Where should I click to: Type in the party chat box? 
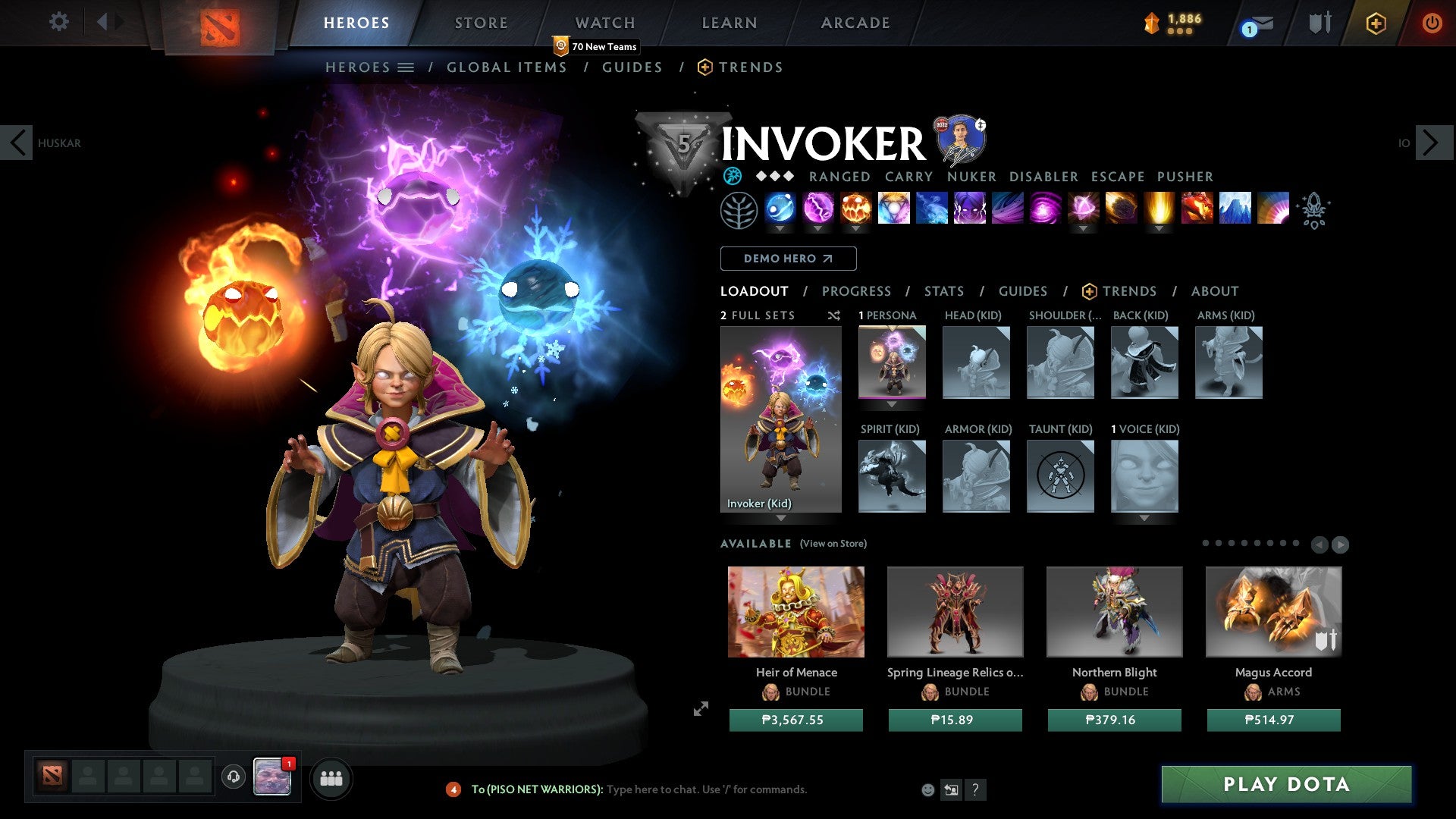(705, 789)
